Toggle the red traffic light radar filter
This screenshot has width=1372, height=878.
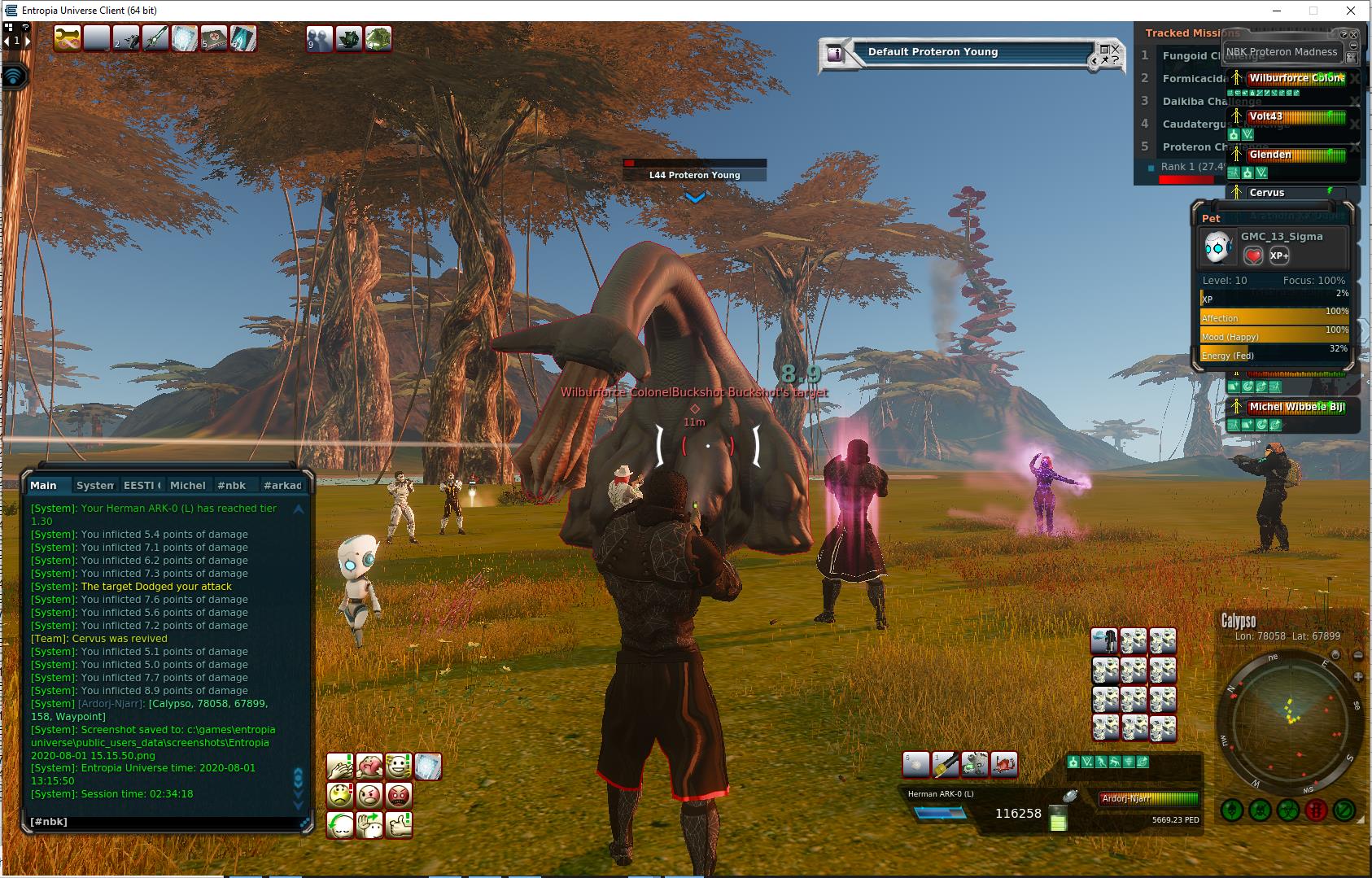1316,810
